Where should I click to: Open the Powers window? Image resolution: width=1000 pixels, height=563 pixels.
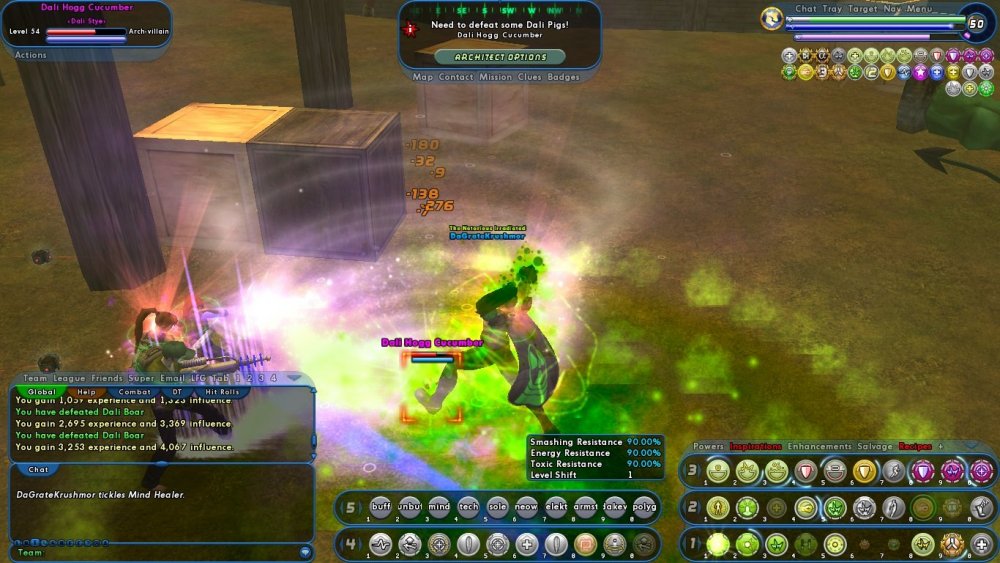click(x=709, y=446)
